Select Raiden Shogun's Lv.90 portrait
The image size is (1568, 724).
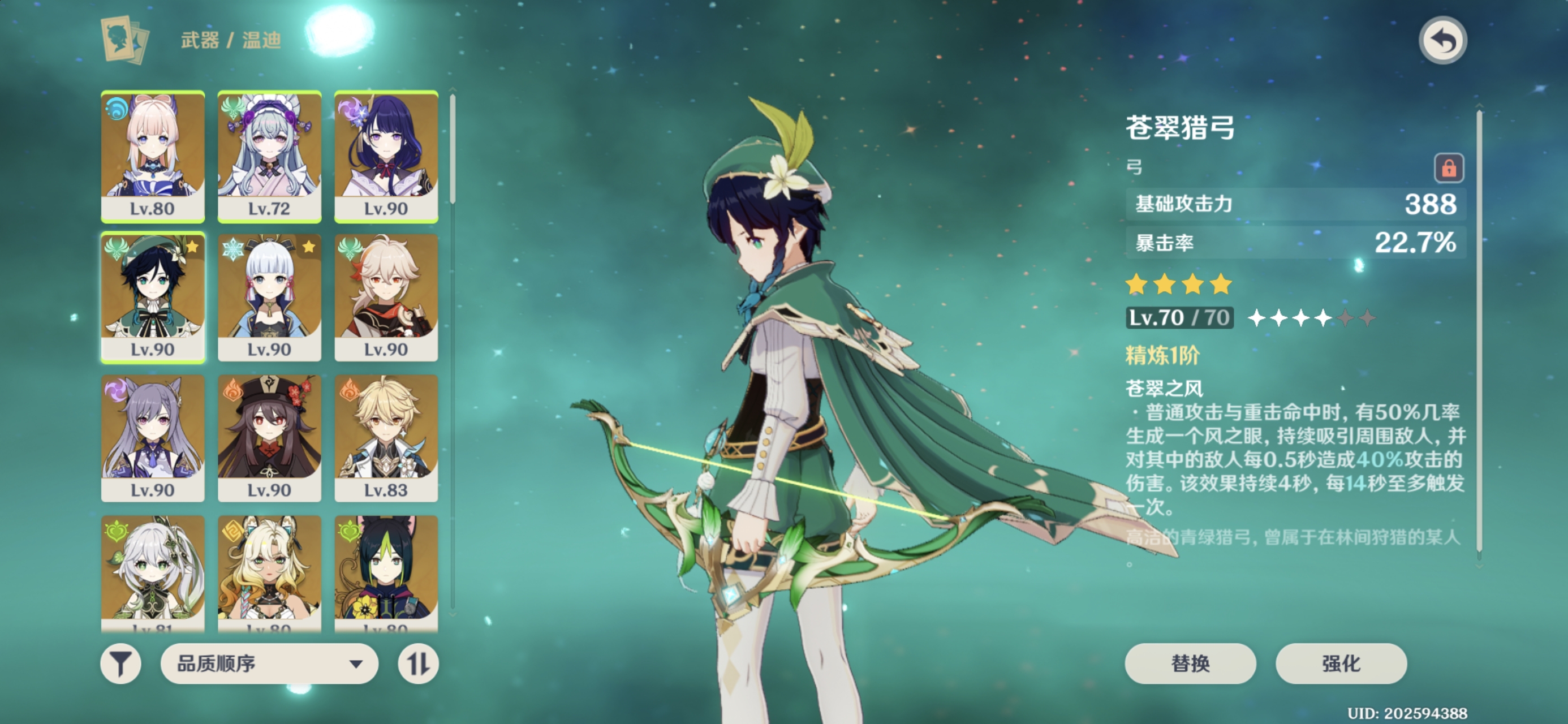(386, 156)
